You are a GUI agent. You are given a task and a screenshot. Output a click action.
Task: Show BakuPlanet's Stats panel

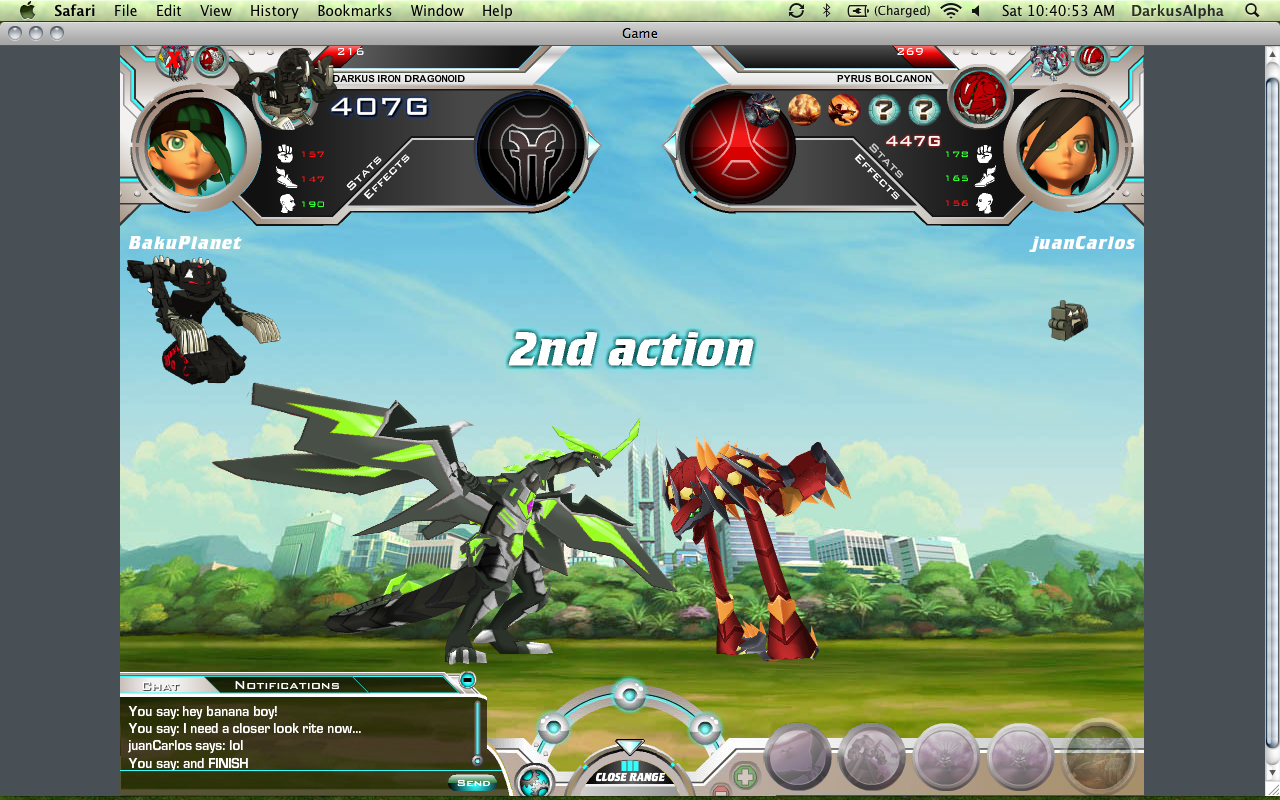point(364,172)
